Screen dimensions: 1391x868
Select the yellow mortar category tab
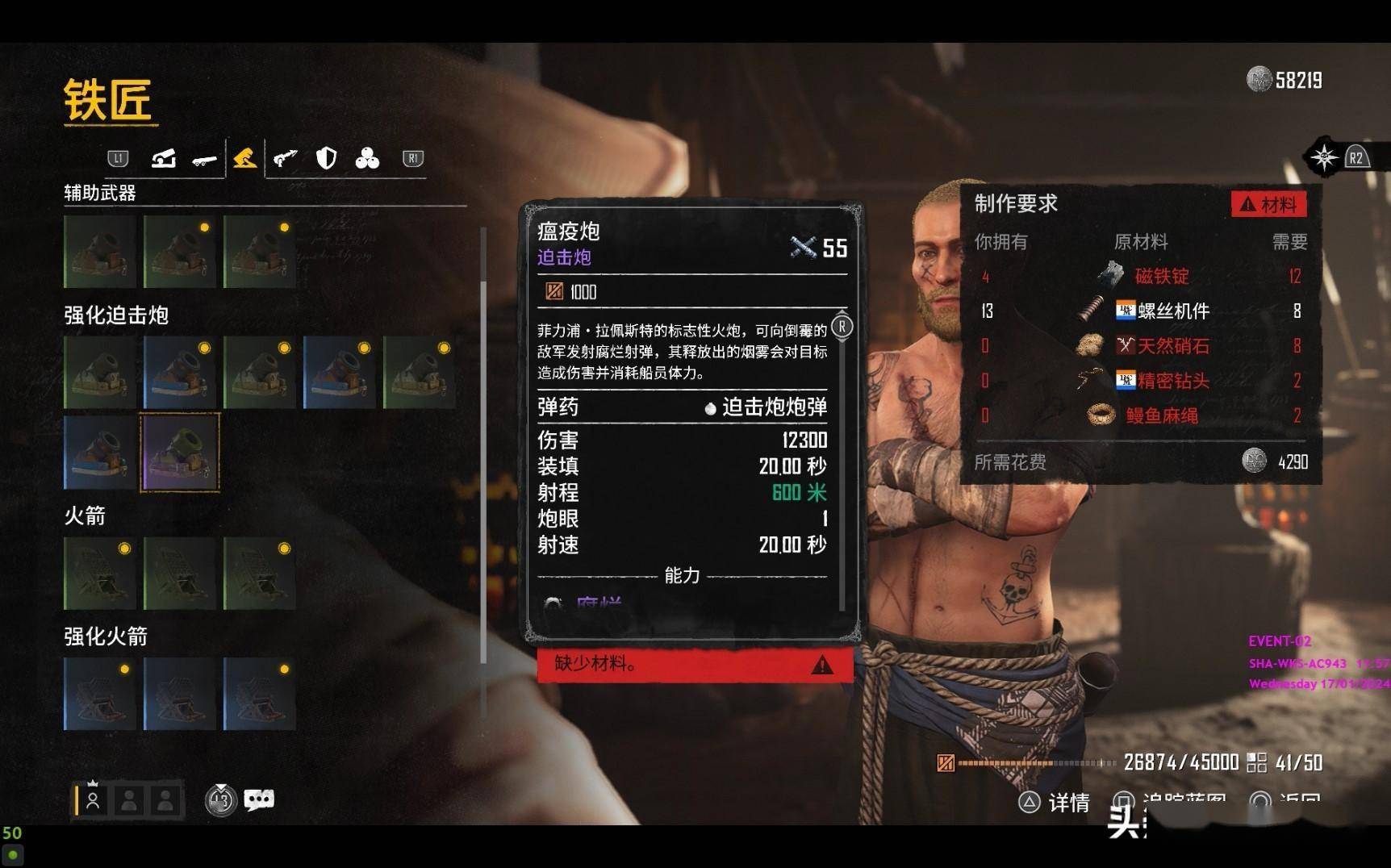(x=244, y=158)
